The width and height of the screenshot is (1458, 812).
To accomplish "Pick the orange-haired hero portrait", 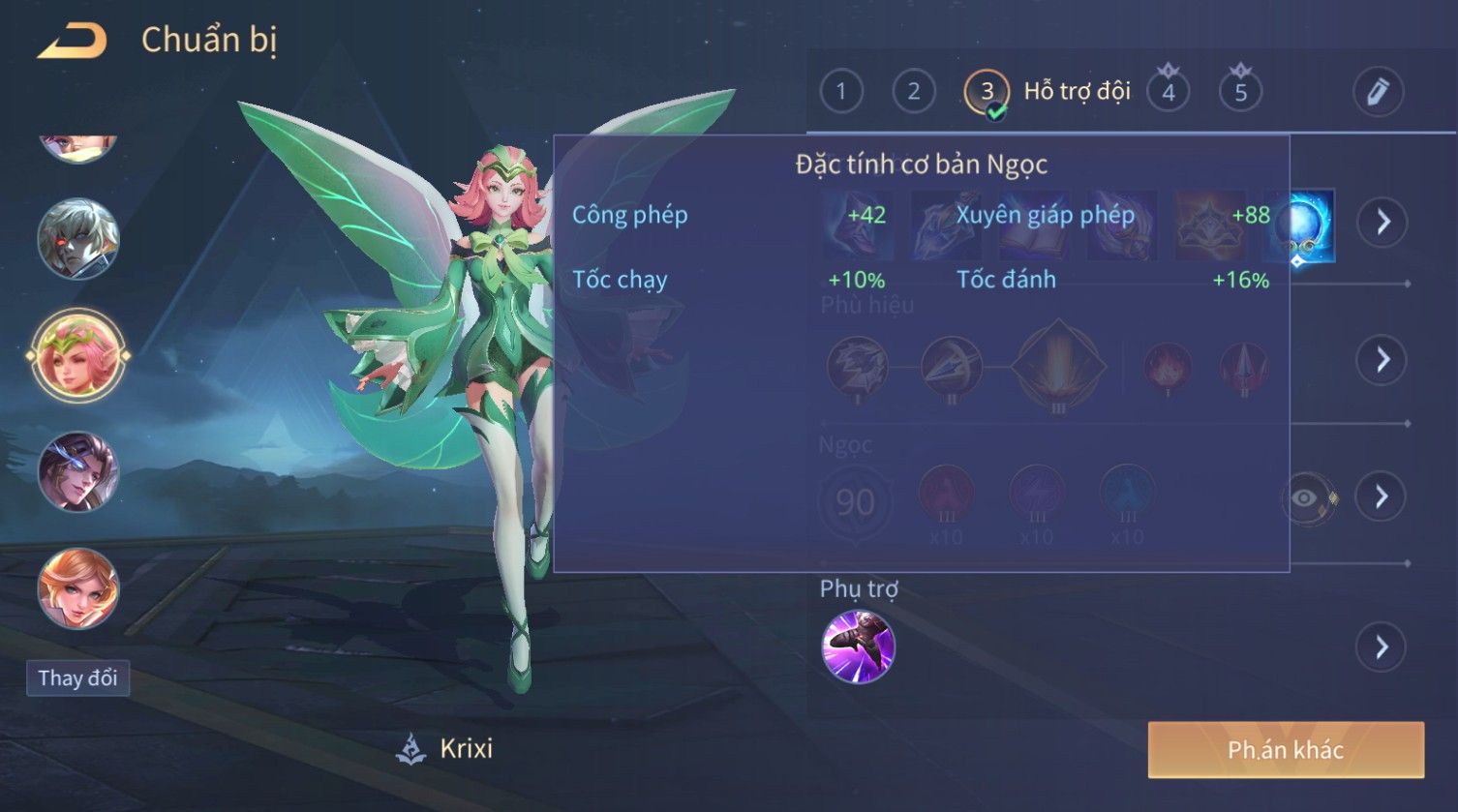I will pos(77,588).
